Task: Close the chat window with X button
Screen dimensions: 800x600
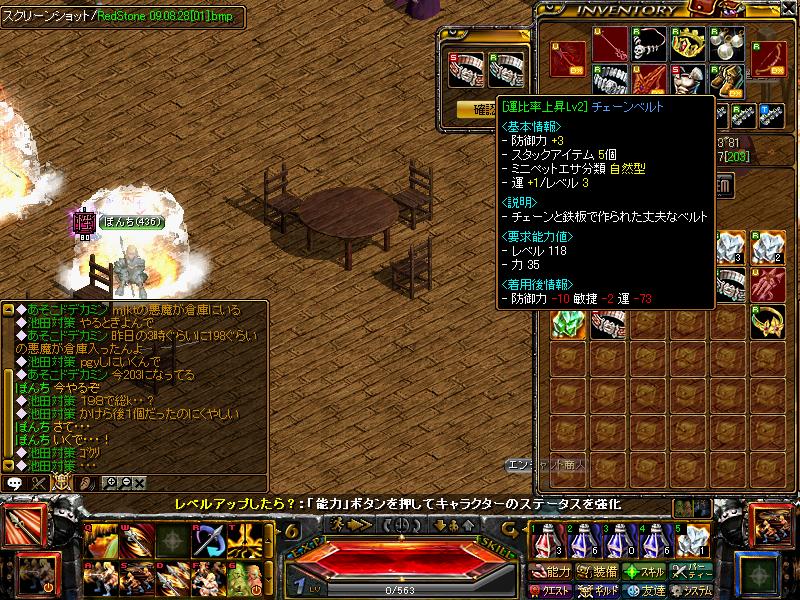Action: (x=139, y=482)
